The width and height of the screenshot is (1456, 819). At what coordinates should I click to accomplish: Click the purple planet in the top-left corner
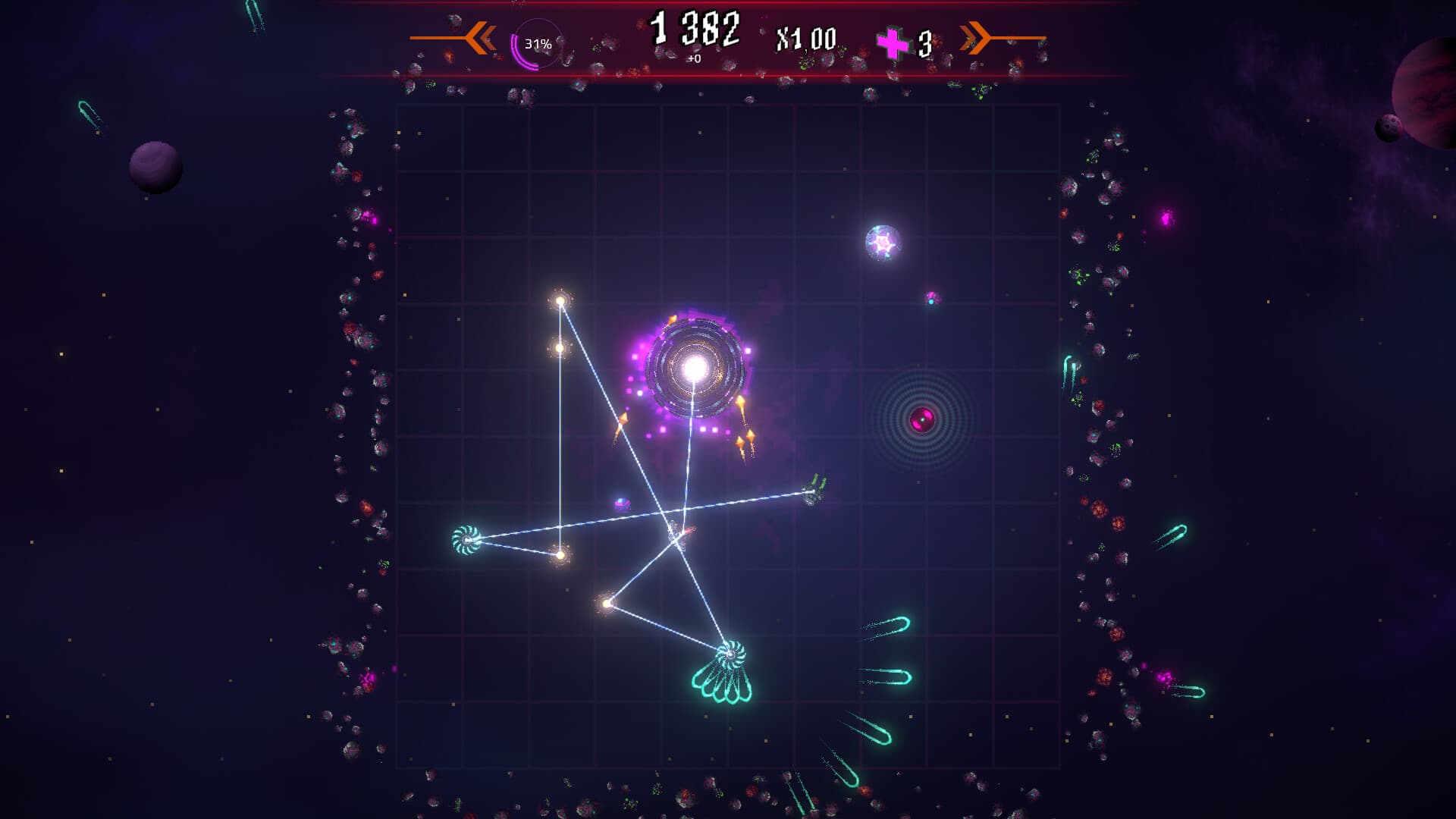click(x=154, y=167)
